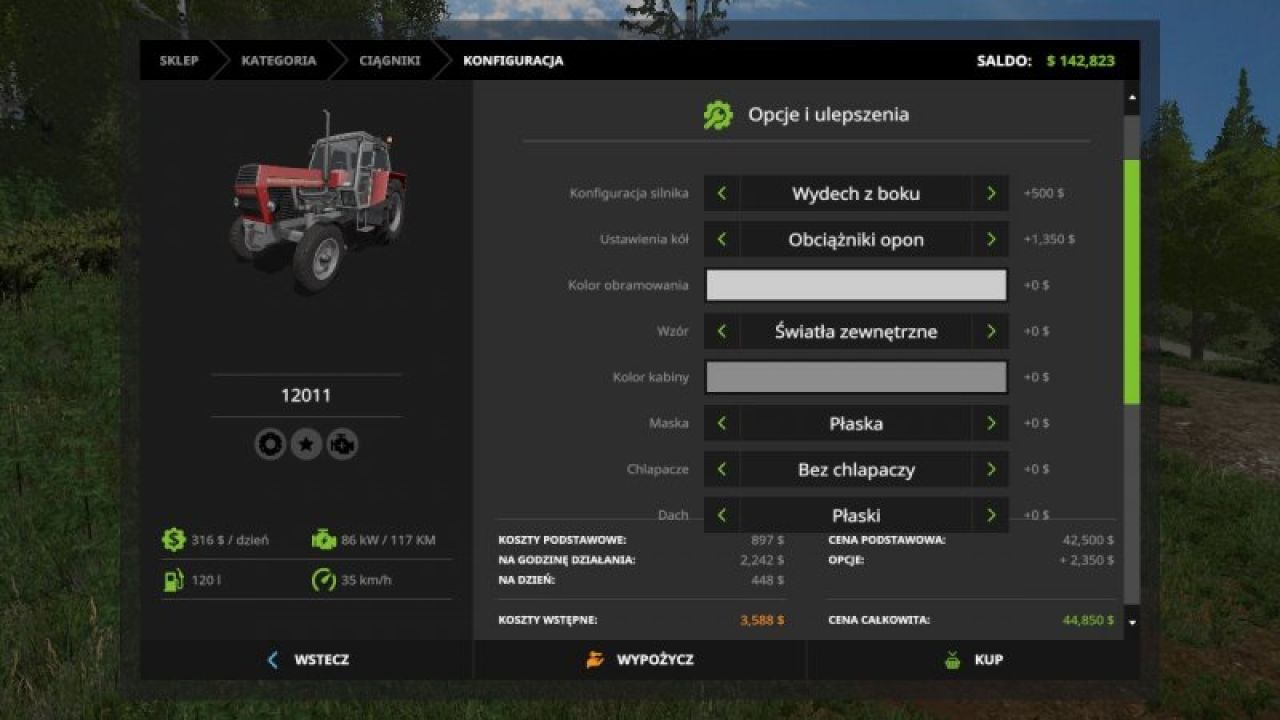Open the Kolor obramowania color swatch
Image resolution: width=1280 pixels, height=720 pixels.
[x=856, y=285]
